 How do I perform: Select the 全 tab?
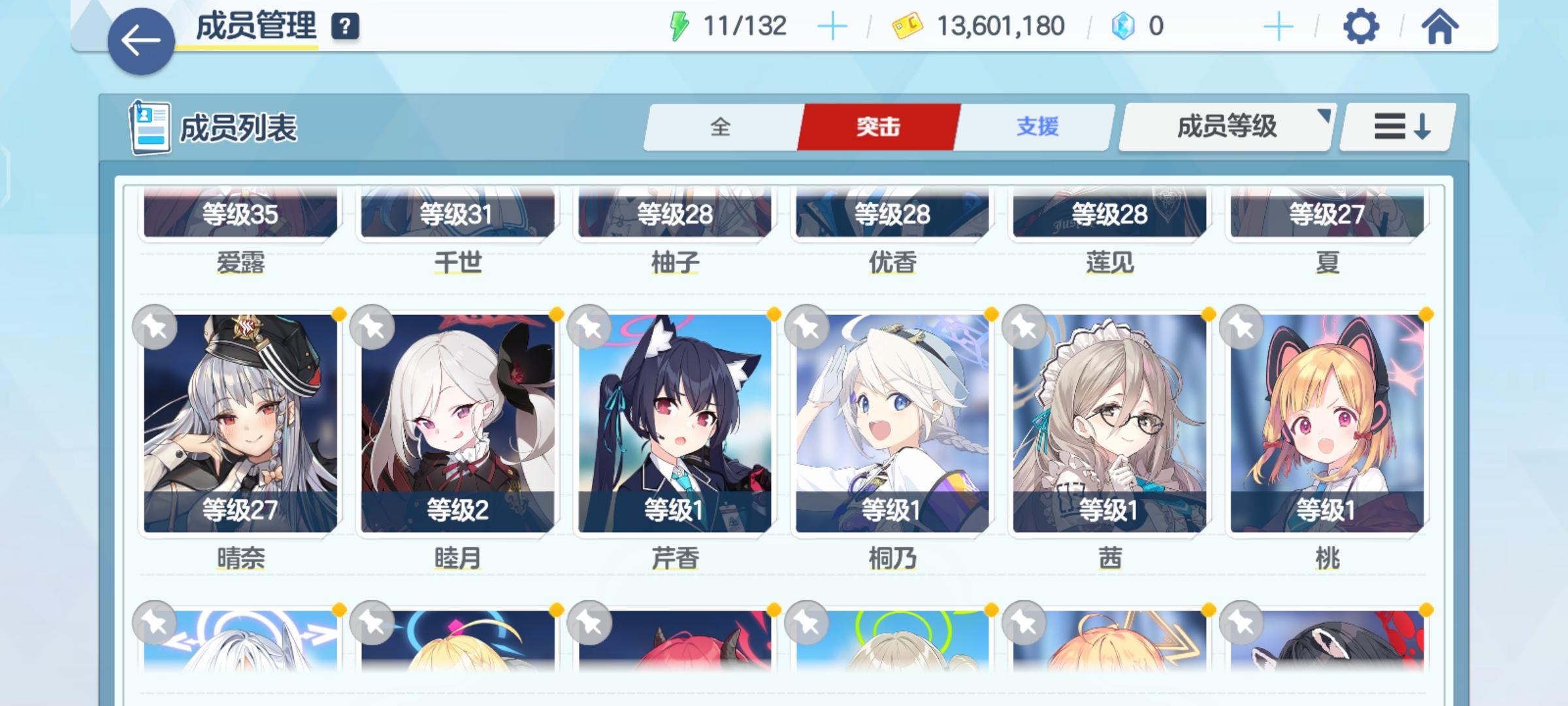721,127
